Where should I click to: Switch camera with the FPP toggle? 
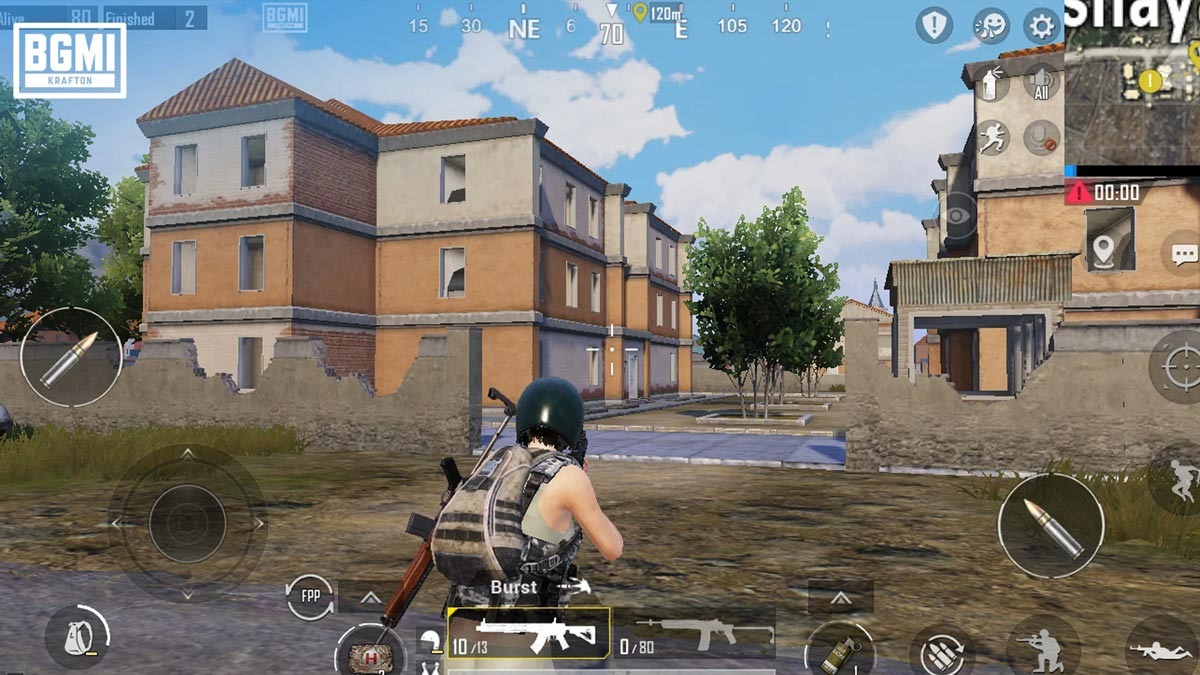click(x=310, y=597)
